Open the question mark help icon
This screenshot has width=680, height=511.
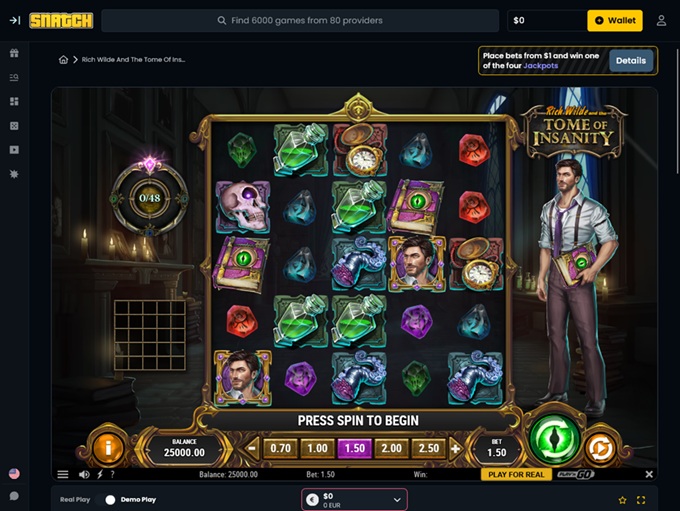coord(112,475)
